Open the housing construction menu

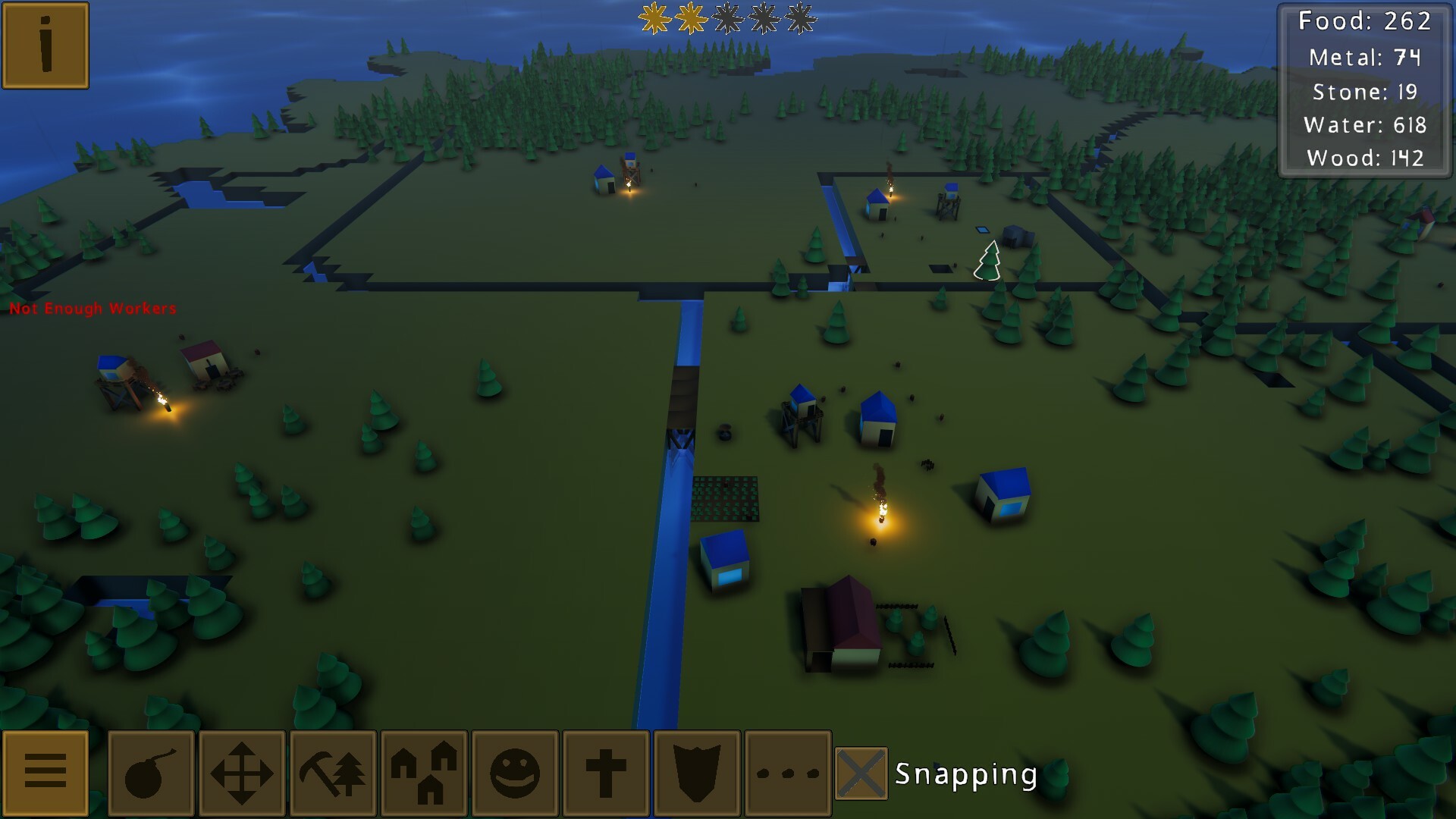pos(423,774)
